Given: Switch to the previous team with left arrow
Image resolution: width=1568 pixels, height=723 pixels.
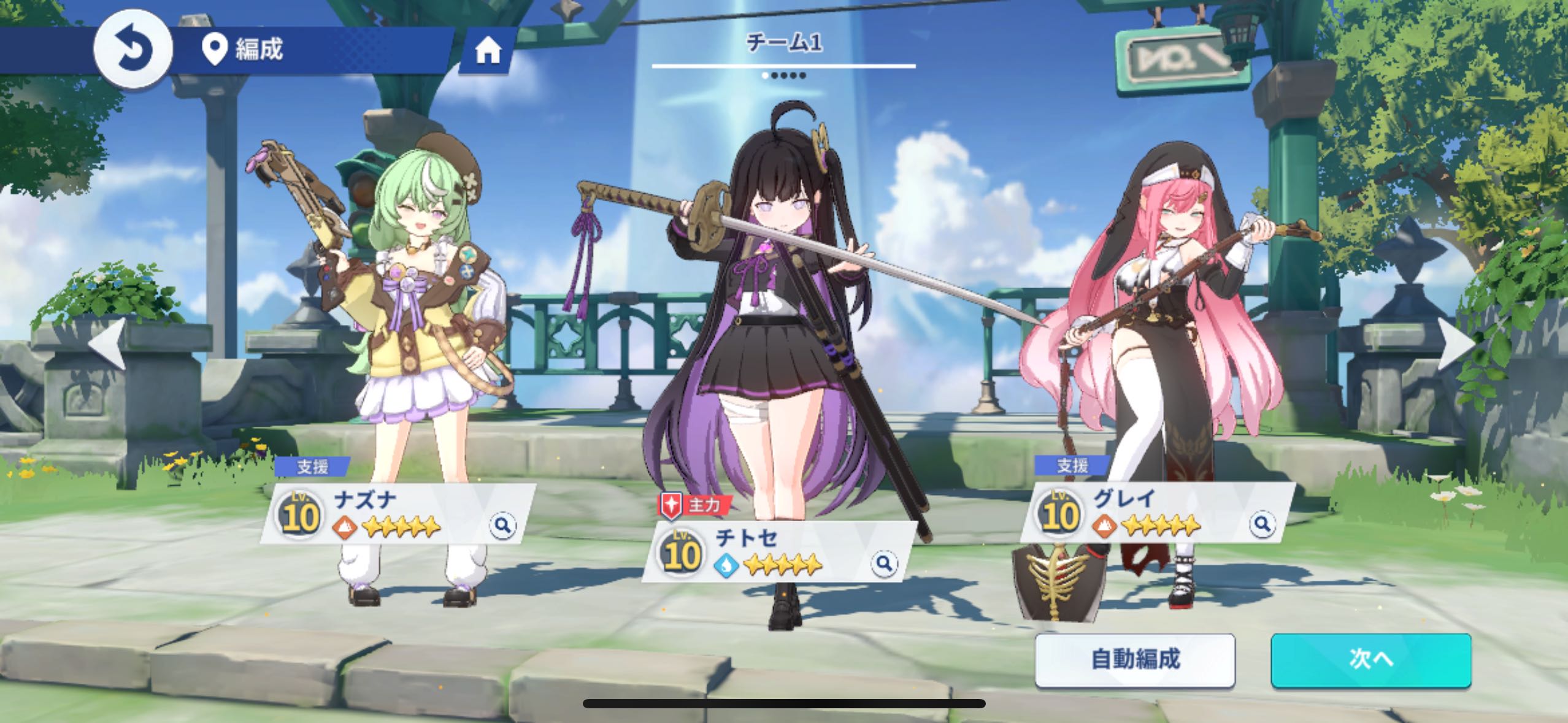Looking at the screenshot, I should (108, 343).
